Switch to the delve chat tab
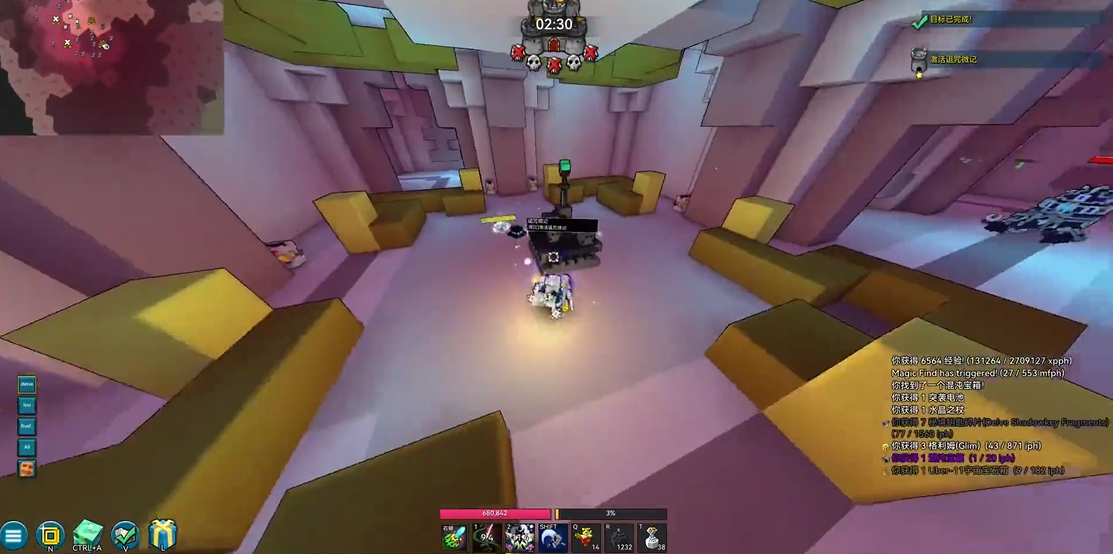Screen dimensions: 1113x554 click(27, 384)
